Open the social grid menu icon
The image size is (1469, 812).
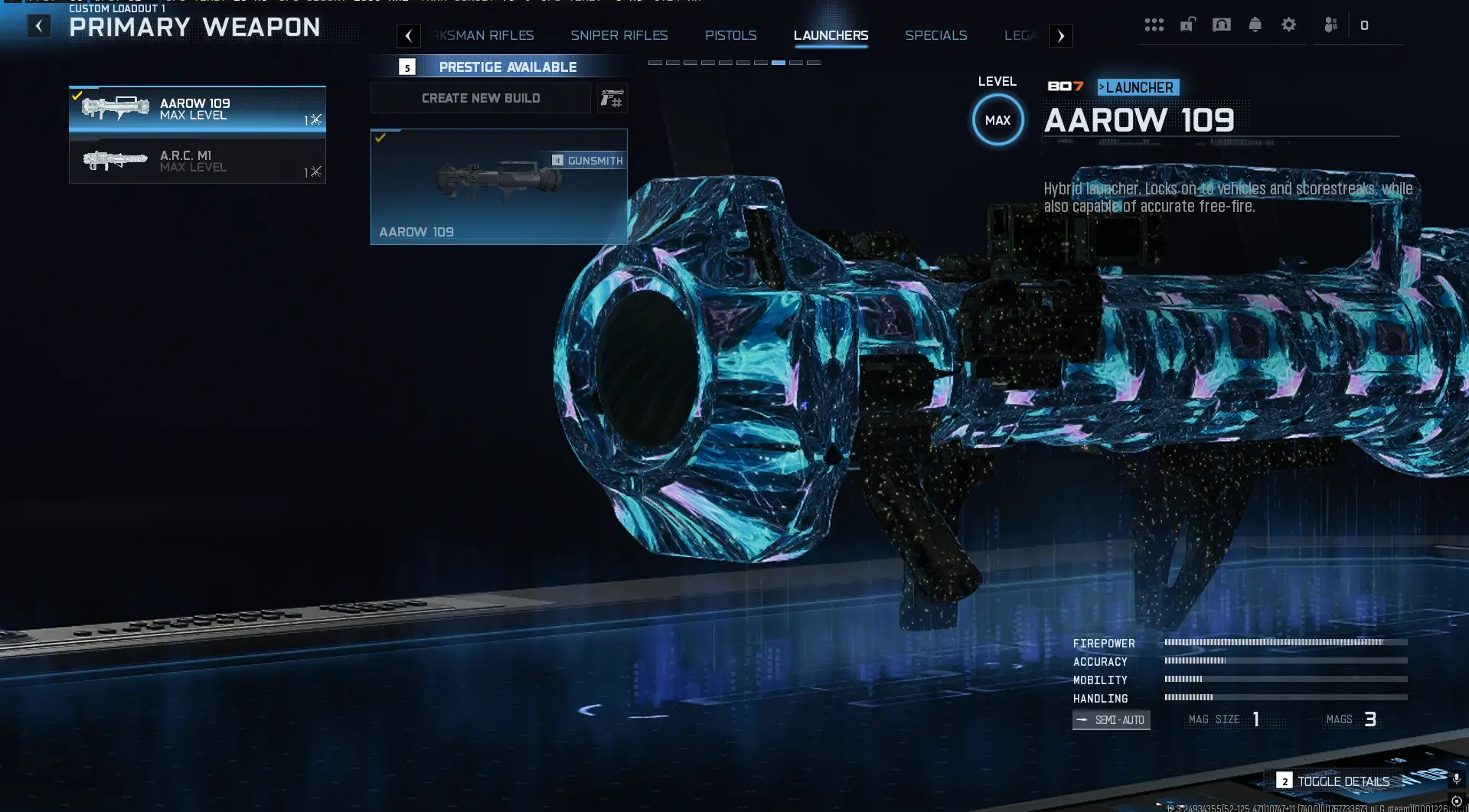coord(1154,24)
